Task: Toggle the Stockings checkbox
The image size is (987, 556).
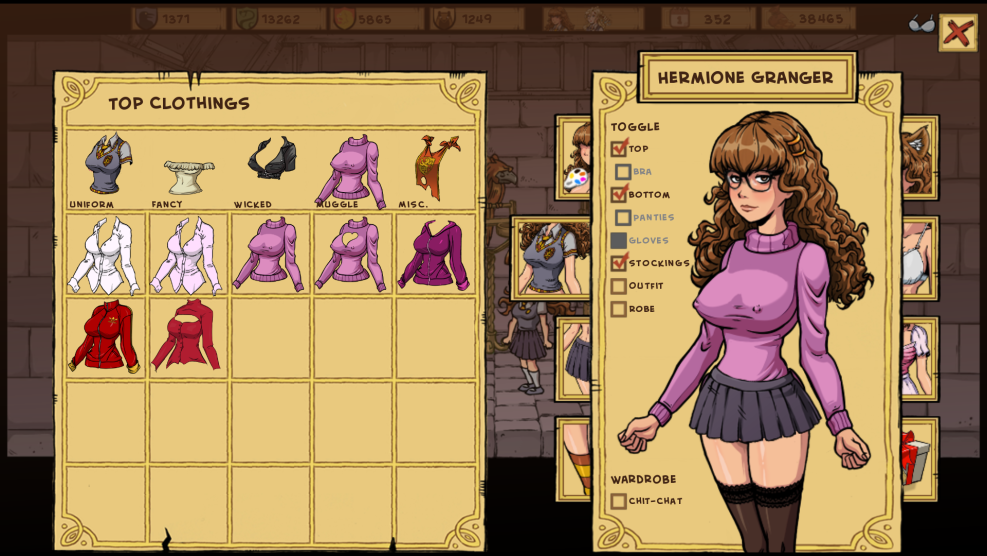Action: point(619,263)
